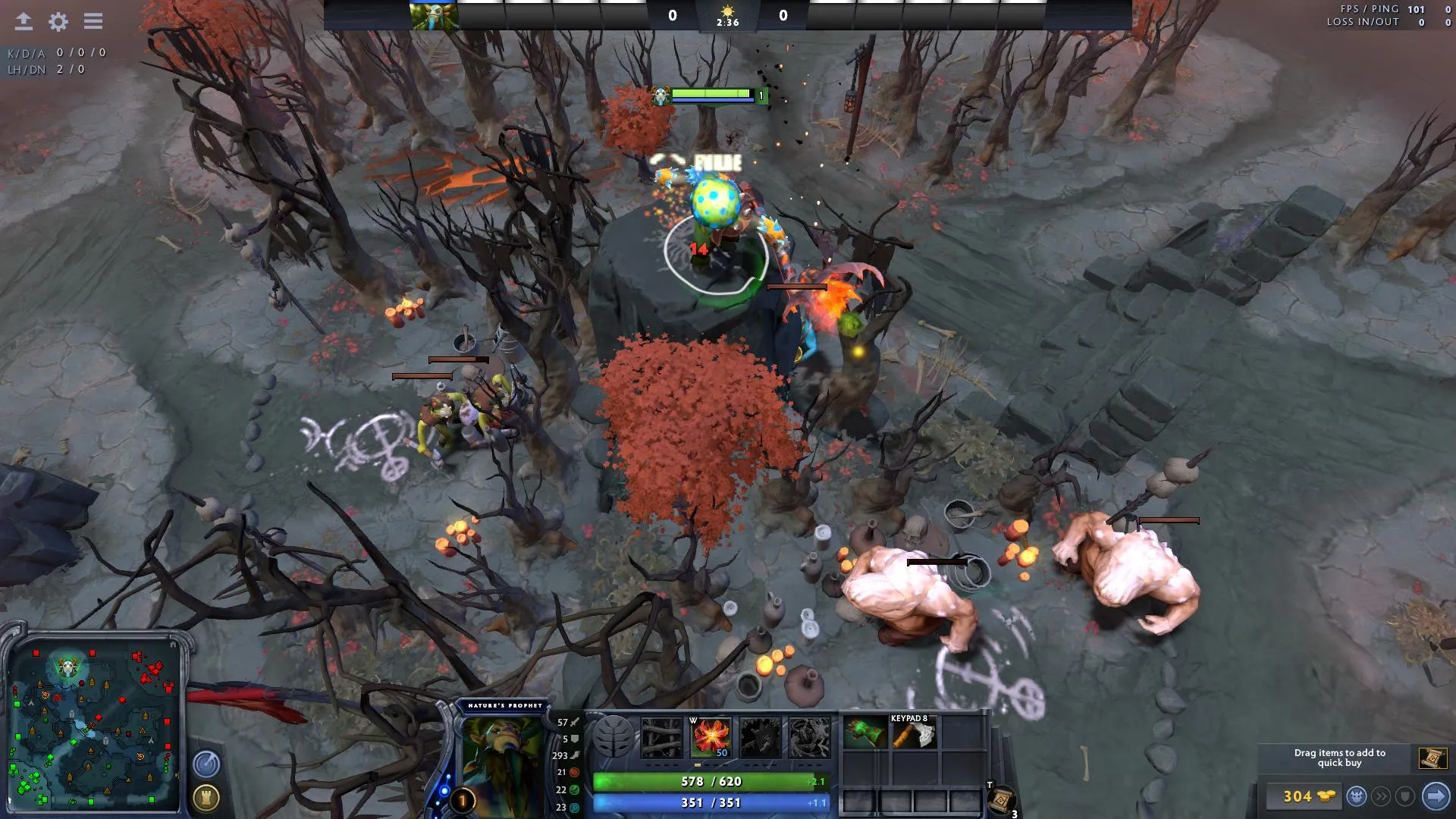This screenshot has width=1456, height=819.
Task: Use the Iron Talon item slot
Action: coord(865,734)
